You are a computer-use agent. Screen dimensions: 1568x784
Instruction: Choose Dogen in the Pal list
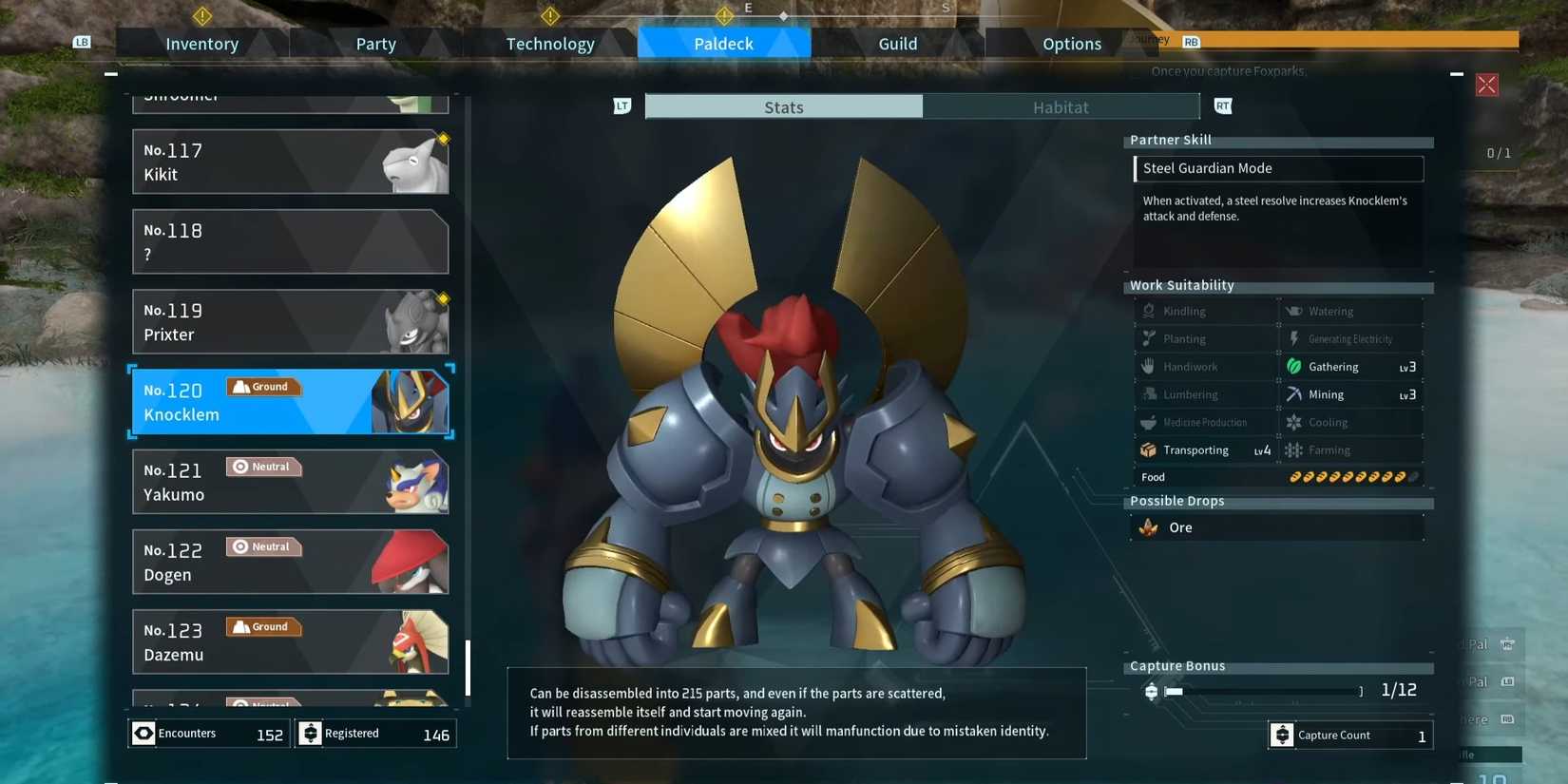pos(290,562)
